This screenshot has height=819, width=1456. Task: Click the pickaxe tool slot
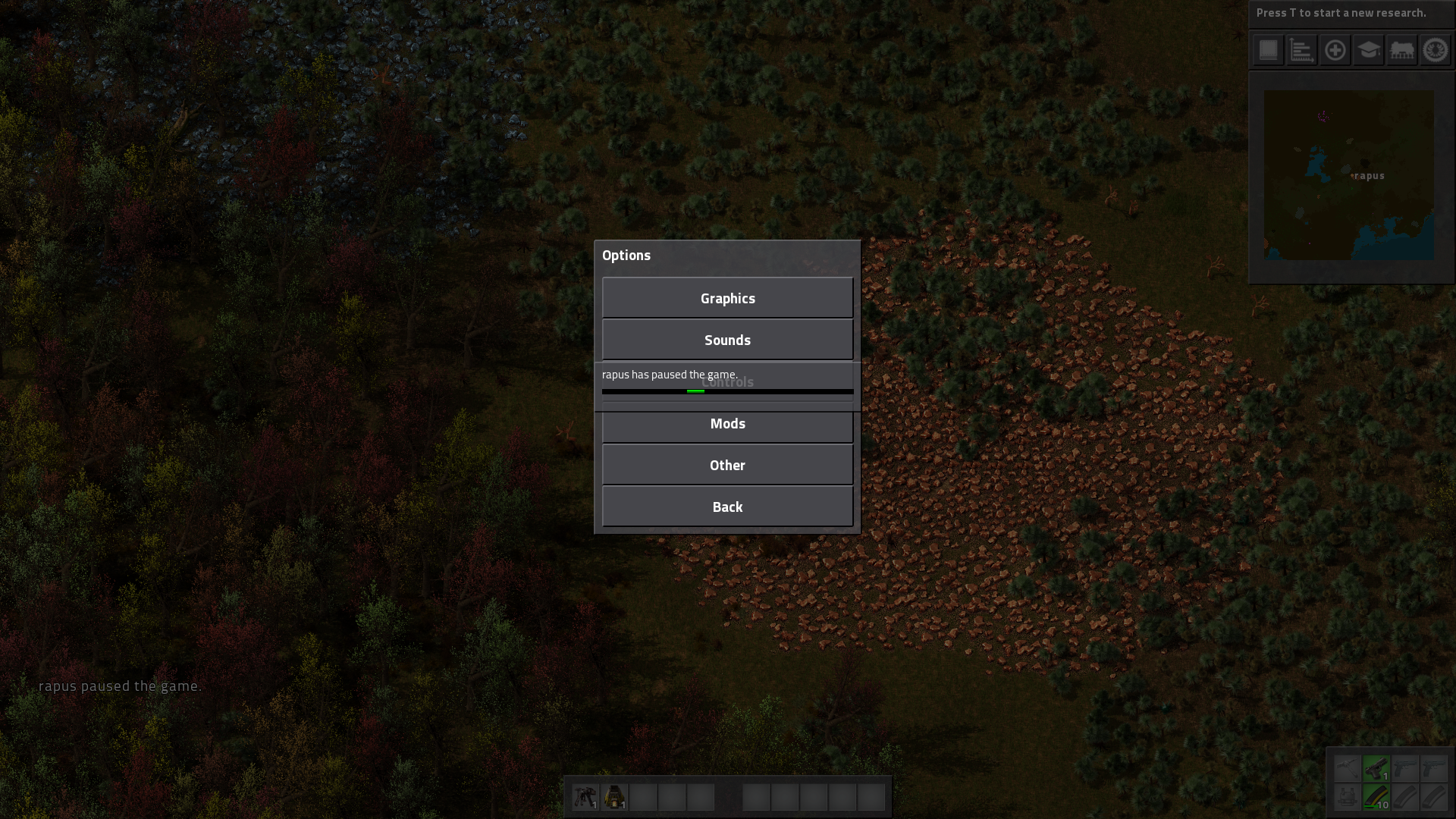pyautogui.click(x=1348, y=769)
